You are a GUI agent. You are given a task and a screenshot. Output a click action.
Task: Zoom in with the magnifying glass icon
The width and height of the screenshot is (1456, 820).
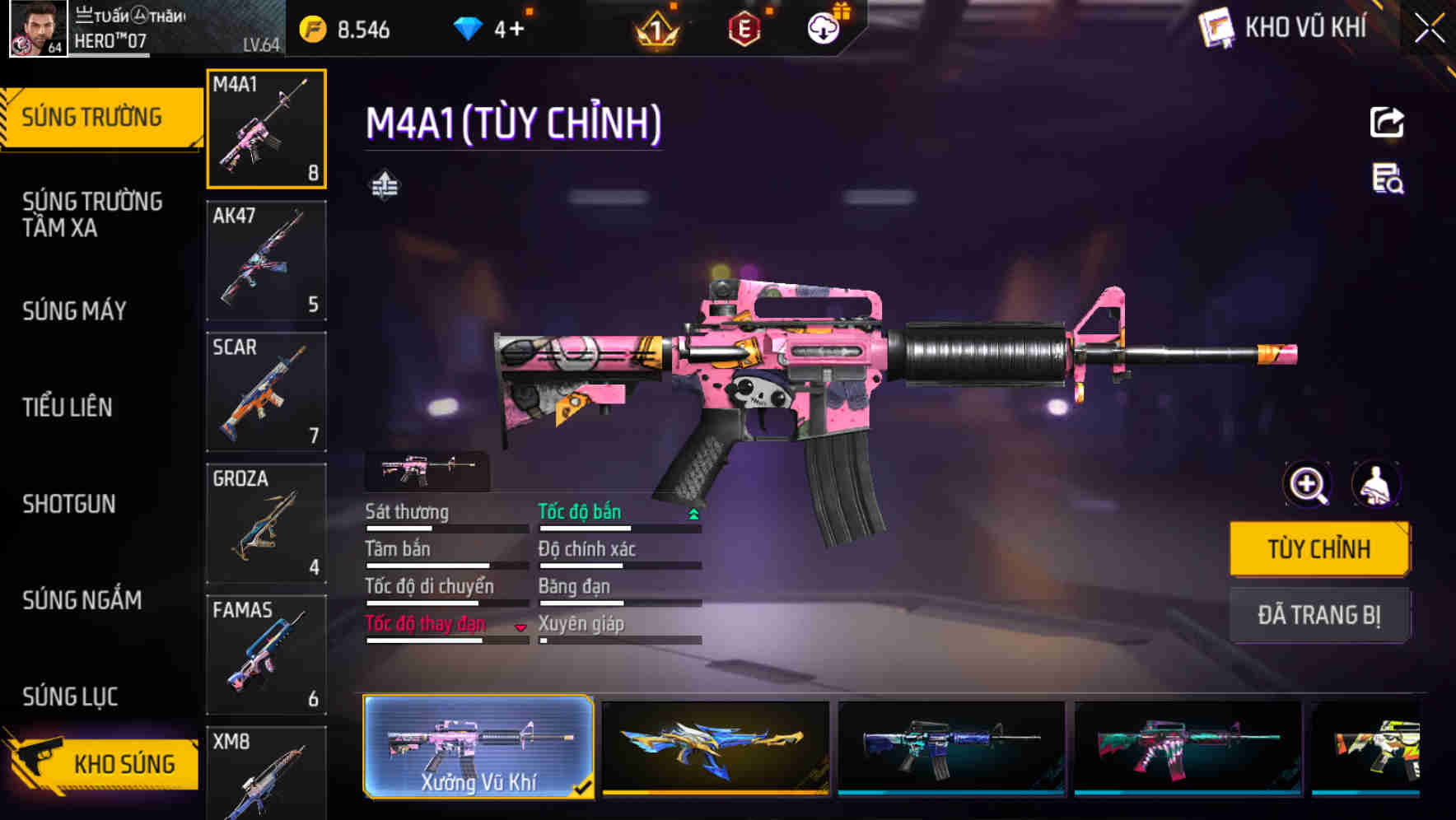click(1304, 485)
